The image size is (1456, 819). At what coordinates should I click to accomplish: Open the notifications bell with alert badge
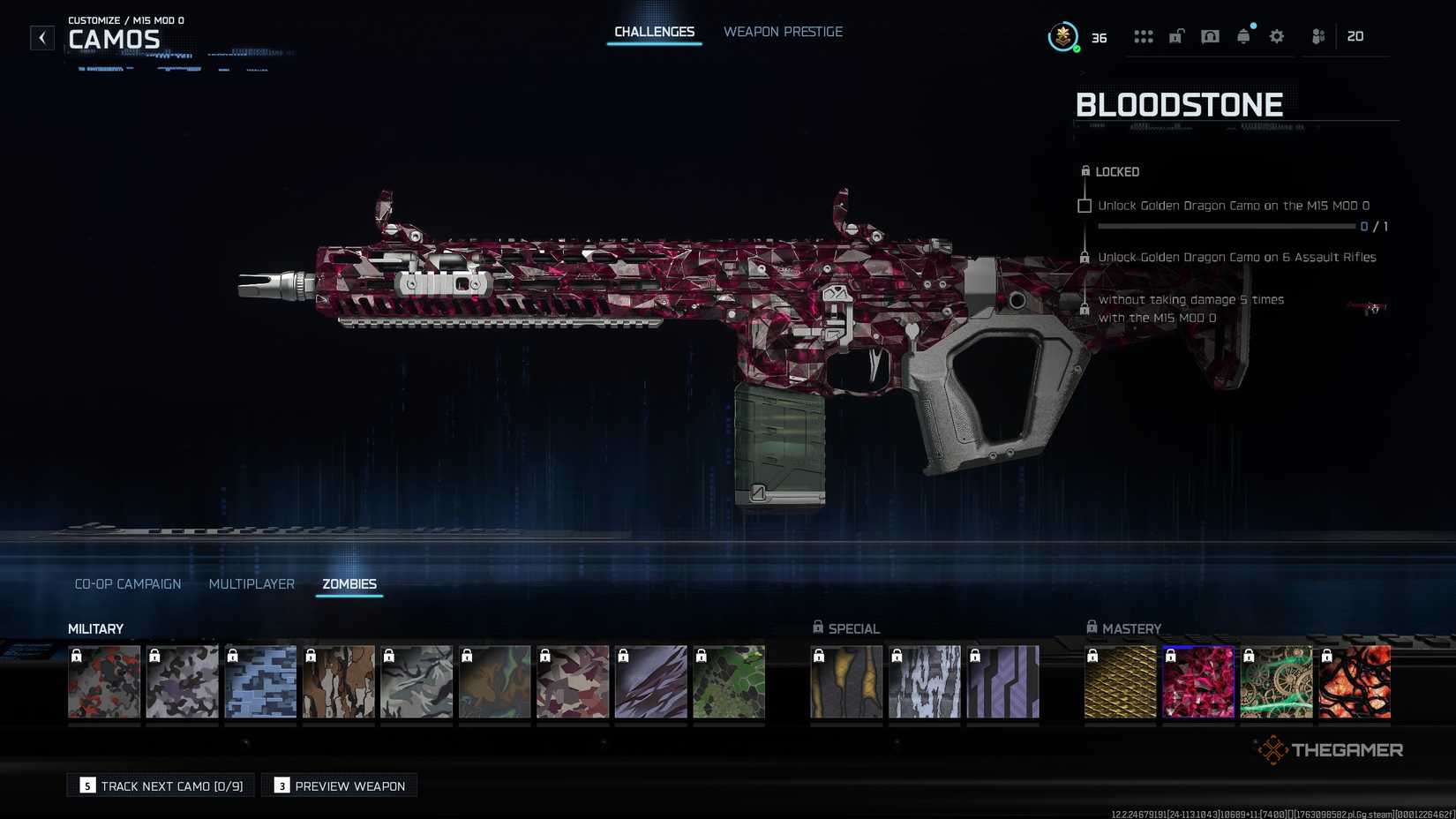point(1243,36)
